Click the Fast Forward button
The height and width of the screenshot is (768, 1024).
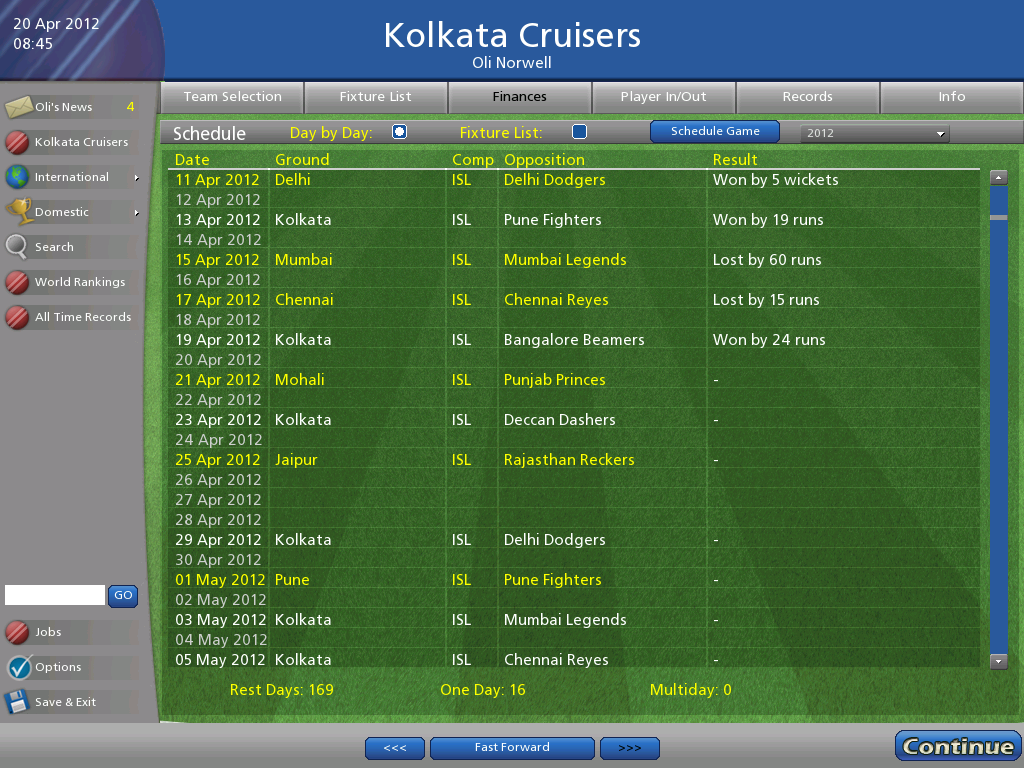(x=512, y=747)
